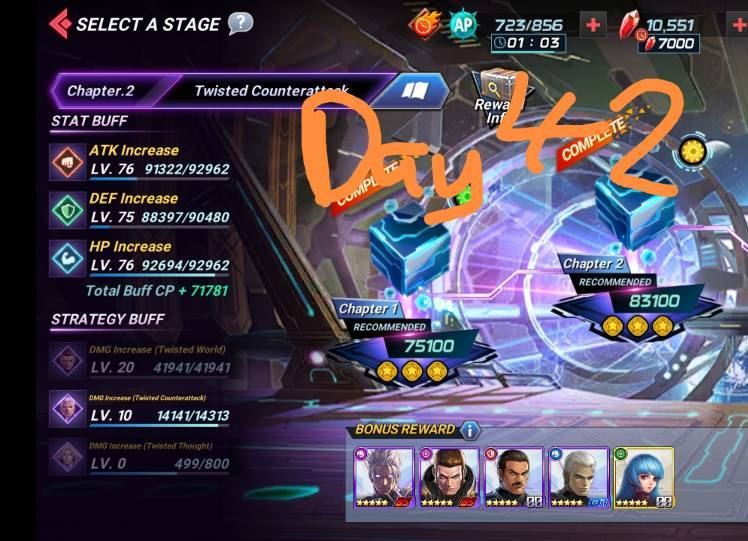Select the mustached fighter portrait
Image resolution: width=748 pixels, height=541 pixels.
pyautogui.click(x=514, y=477)
